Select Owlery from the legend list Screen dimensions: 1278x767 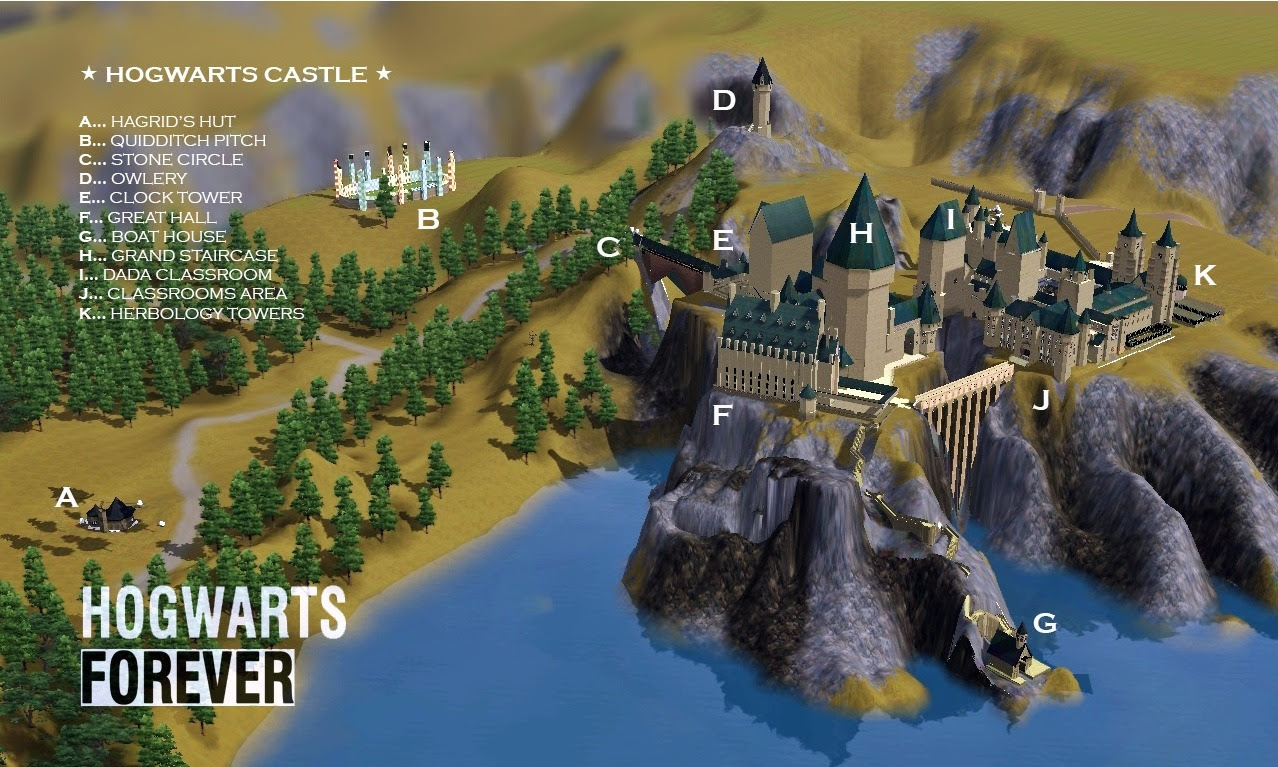133,179
